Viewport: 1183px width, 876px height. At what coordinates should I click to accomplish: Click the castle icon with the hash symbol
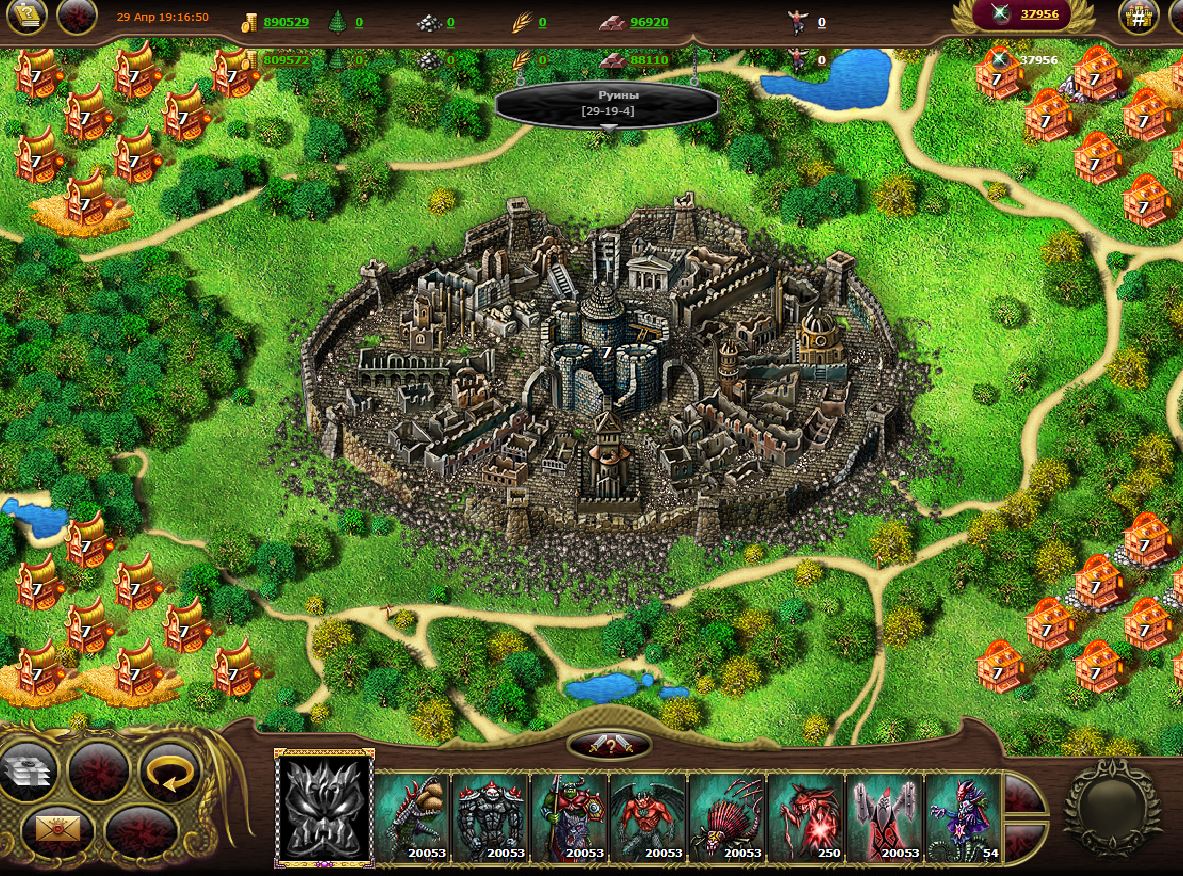coord(1138,17)
